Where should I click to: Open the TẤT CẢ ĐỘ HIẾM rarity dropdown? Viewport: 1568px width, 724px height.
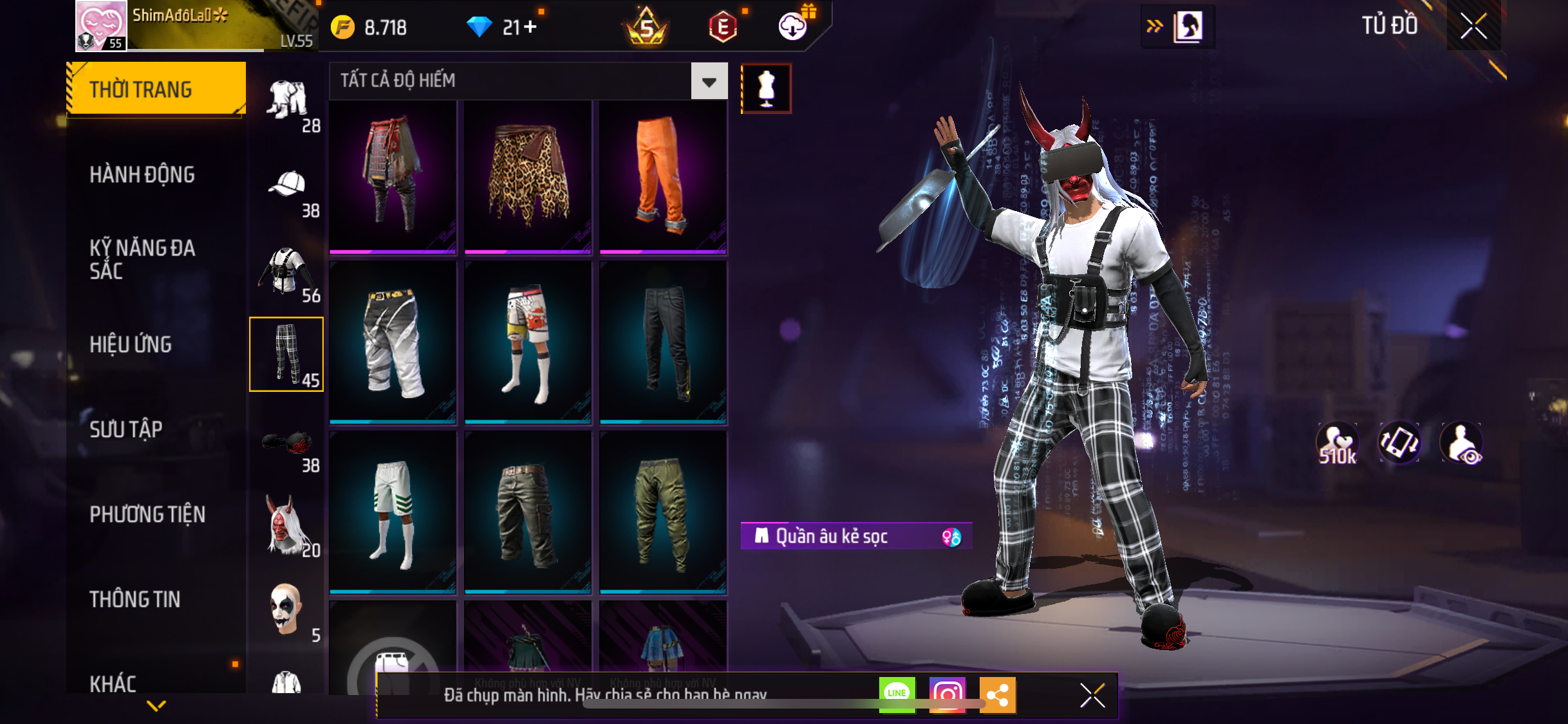tap(709, 82)
